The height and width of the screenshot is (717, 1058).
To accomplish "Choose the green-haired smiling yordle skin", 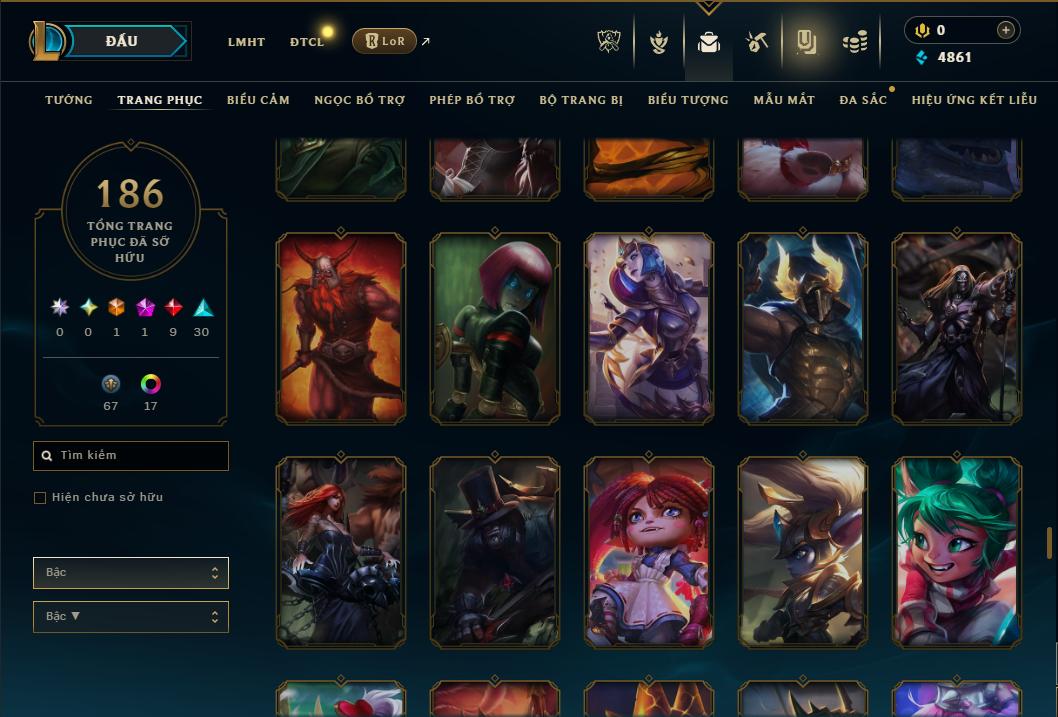I will [x=957, y=552].
